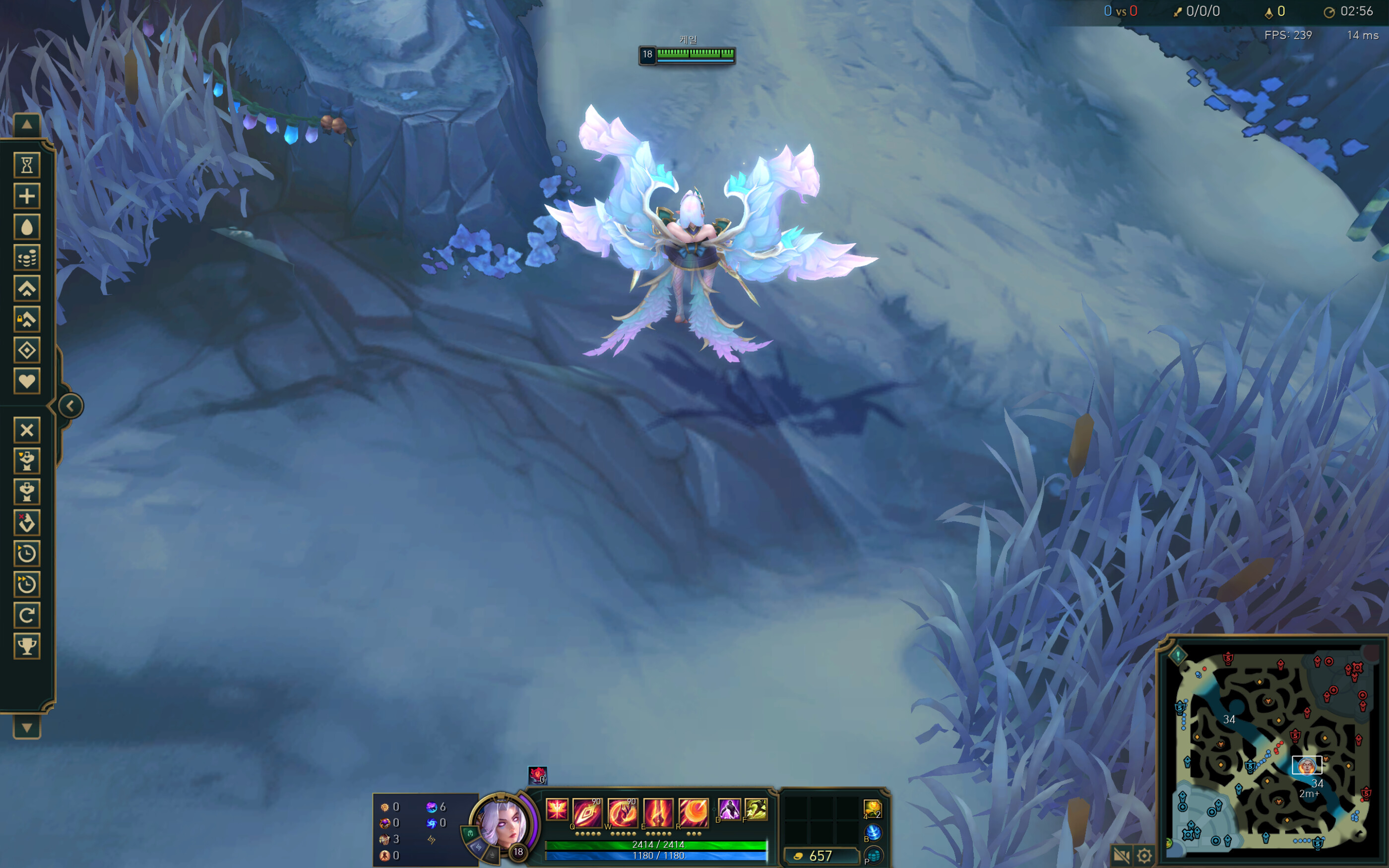
Task: Open the scoreboard via 0/0/0 KDA display
Action: 1202,11
